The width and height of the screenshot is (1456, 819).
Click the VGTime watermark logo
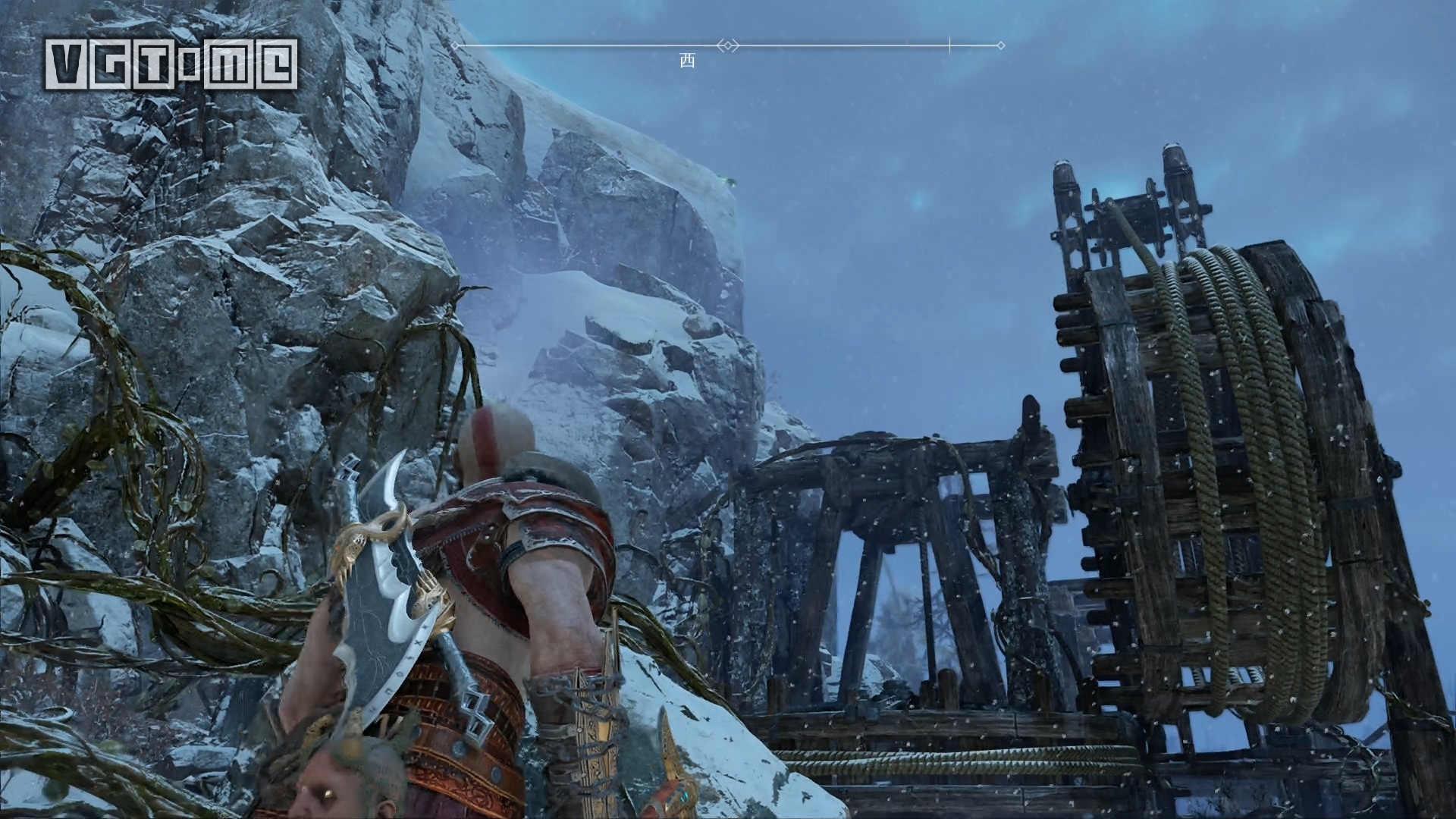(x=171, y=64)
